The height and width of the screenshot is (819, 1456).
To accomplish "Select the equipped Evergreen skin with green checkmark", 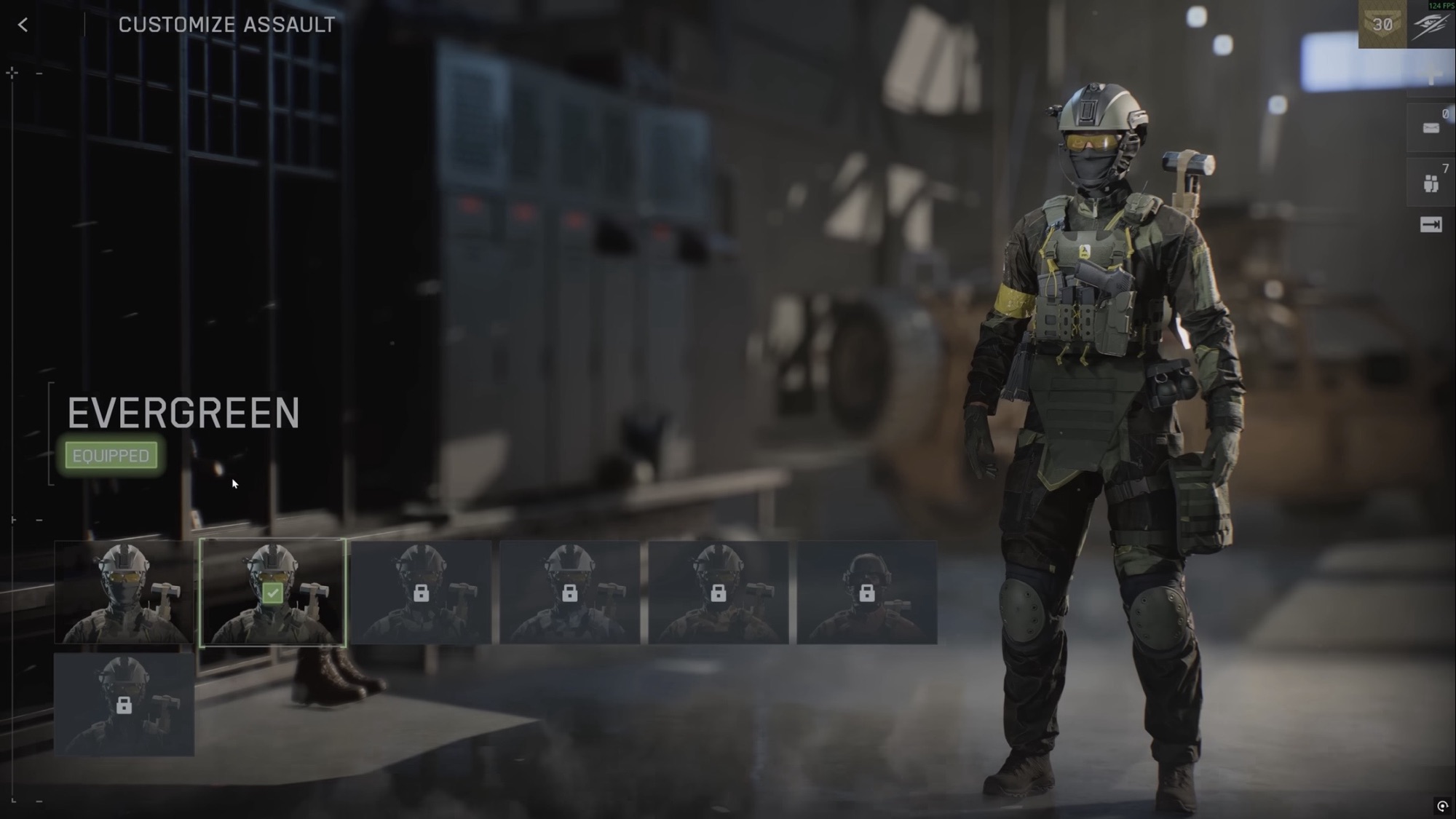I will click(272, 592).
